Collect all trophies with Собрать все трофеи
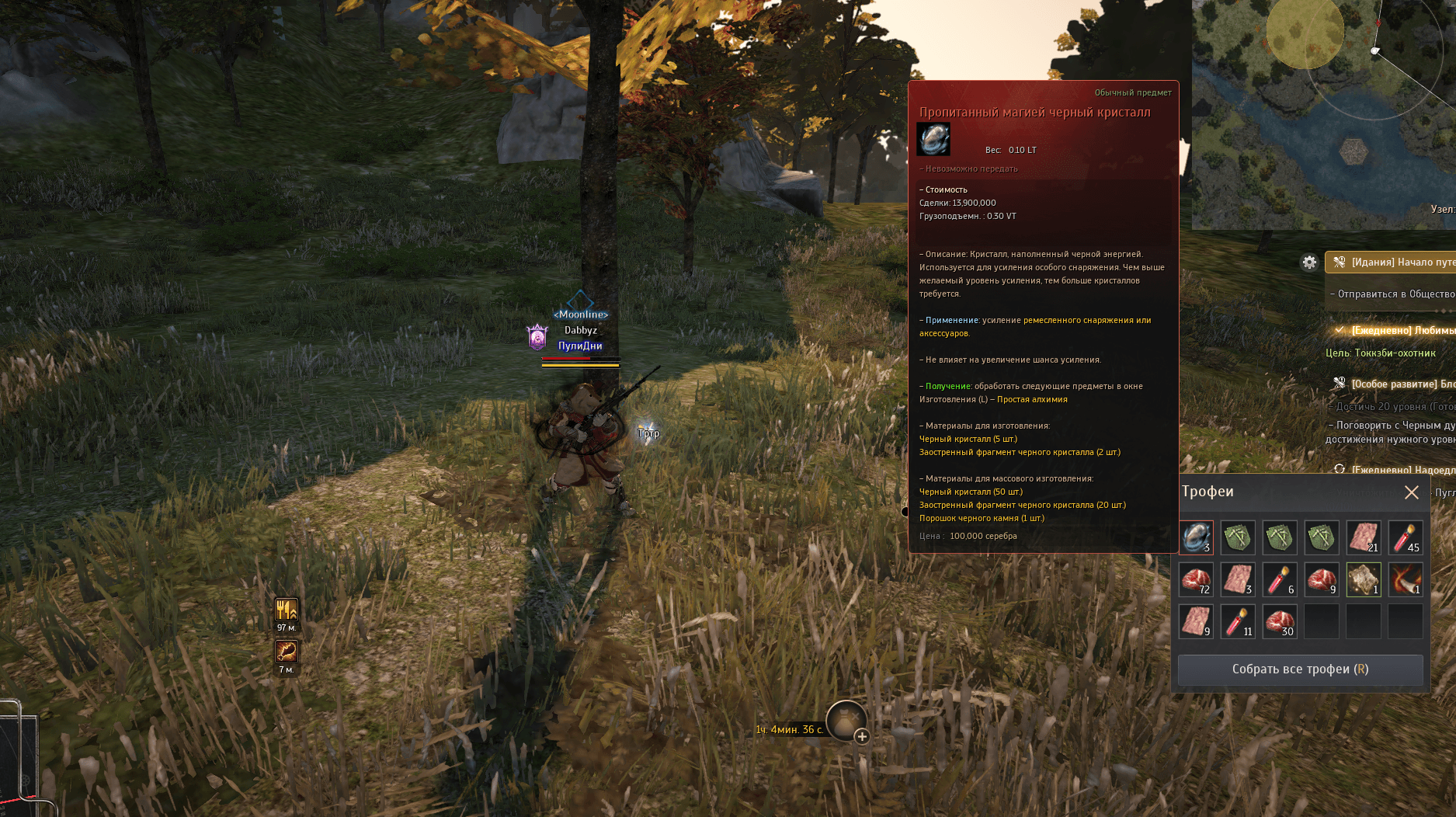 (1300, 669)
